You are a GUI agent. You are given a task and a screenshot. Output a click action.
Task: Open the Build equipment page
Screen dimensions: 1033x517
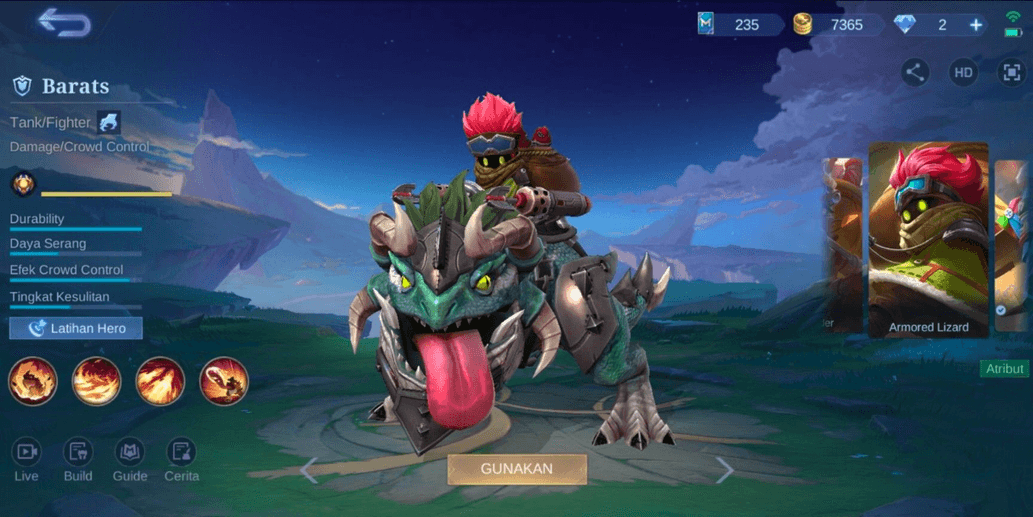click(x=78, y=461)
